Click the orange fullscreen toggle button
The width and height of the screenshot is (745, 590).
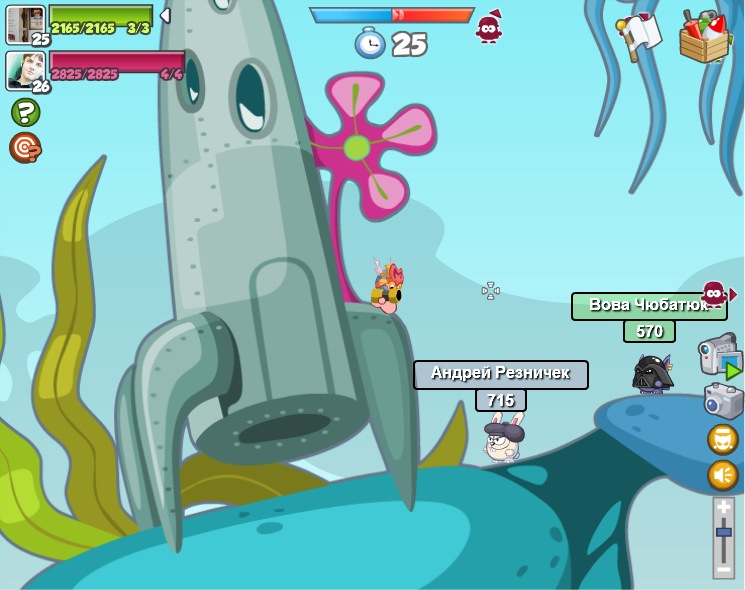tap(723, 439)
